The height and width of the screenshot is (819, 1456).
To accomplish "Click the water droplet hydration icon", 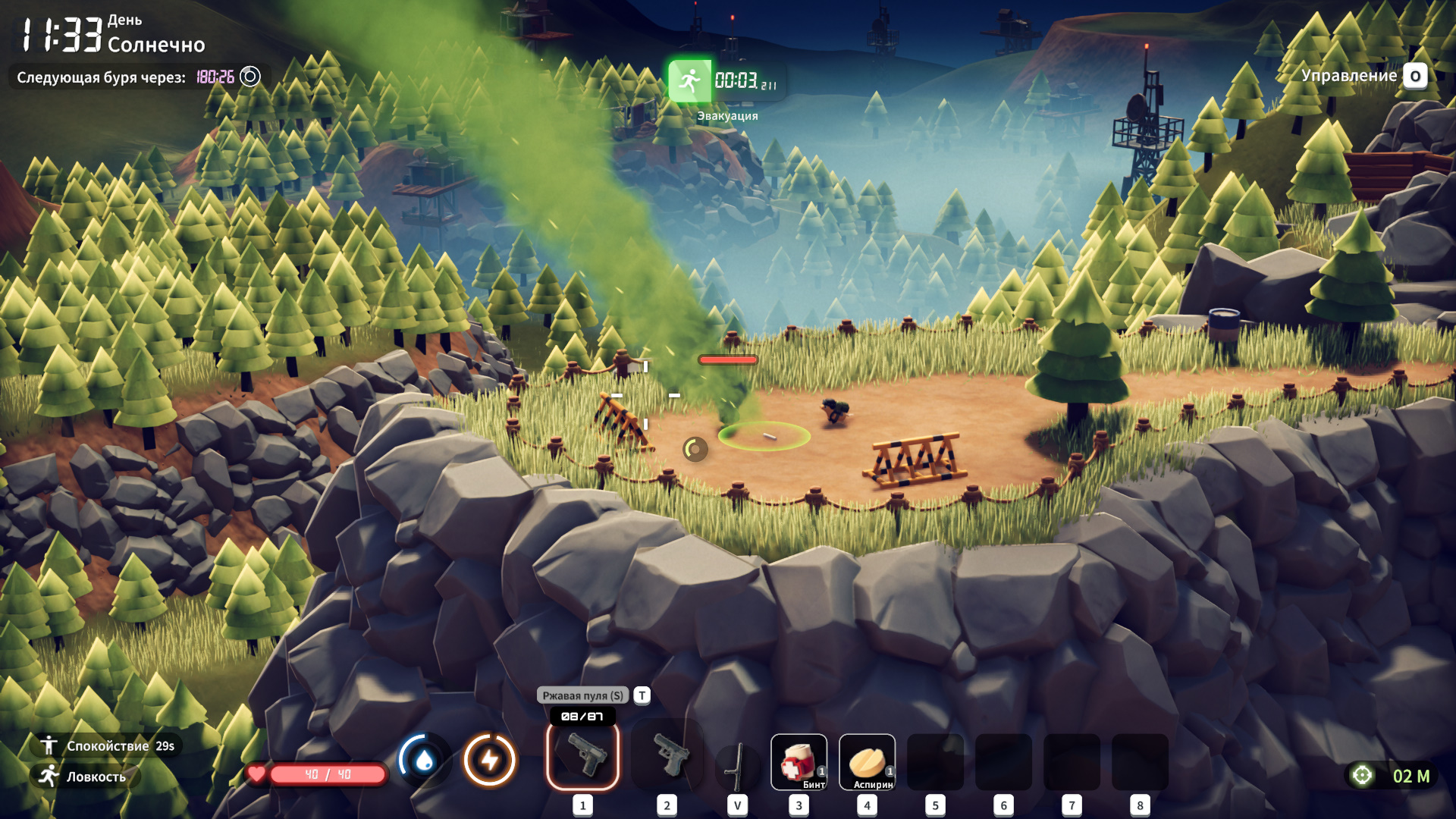I will click(x=425, y=760).
